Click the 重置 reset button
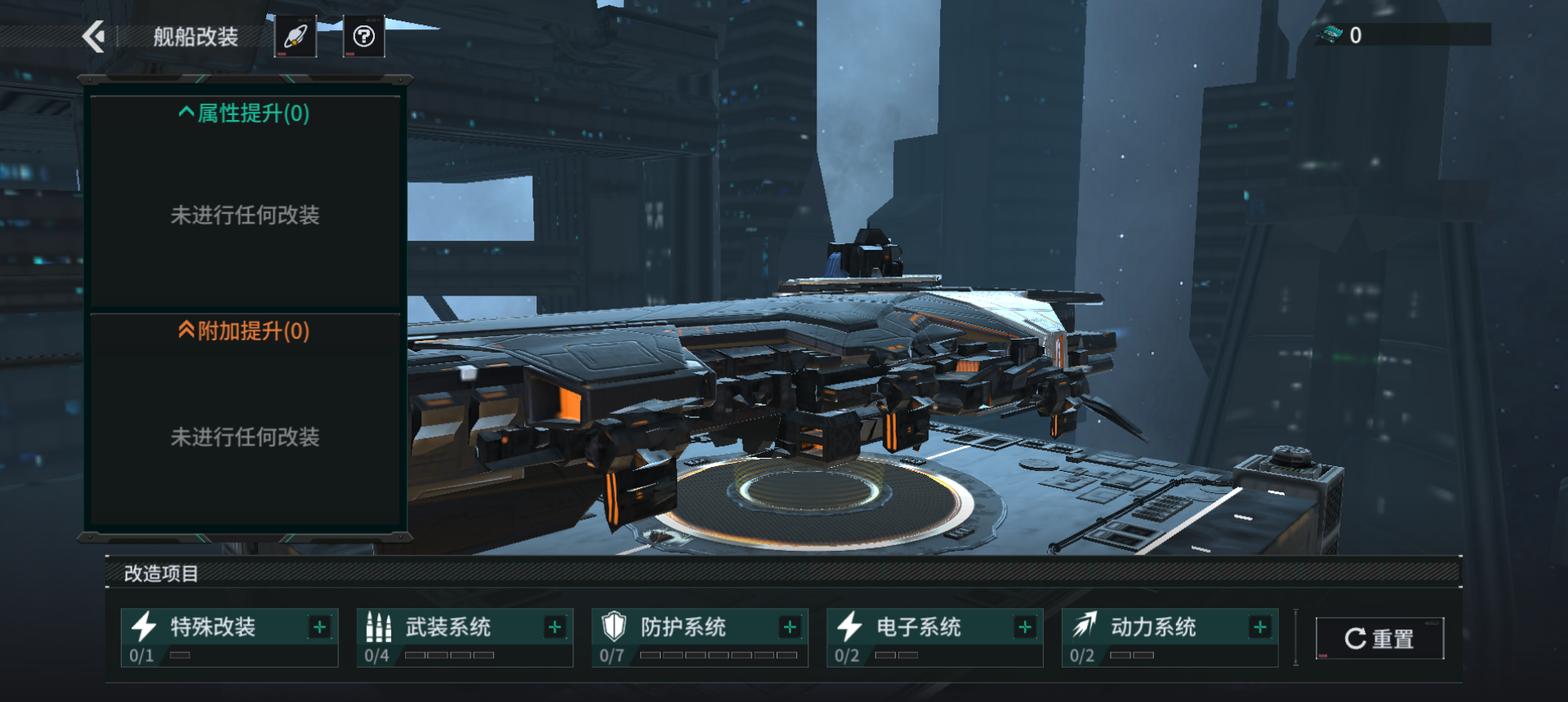This screenshot has width=1568, height=702. pyautogui.click(x=1379, y=638)
